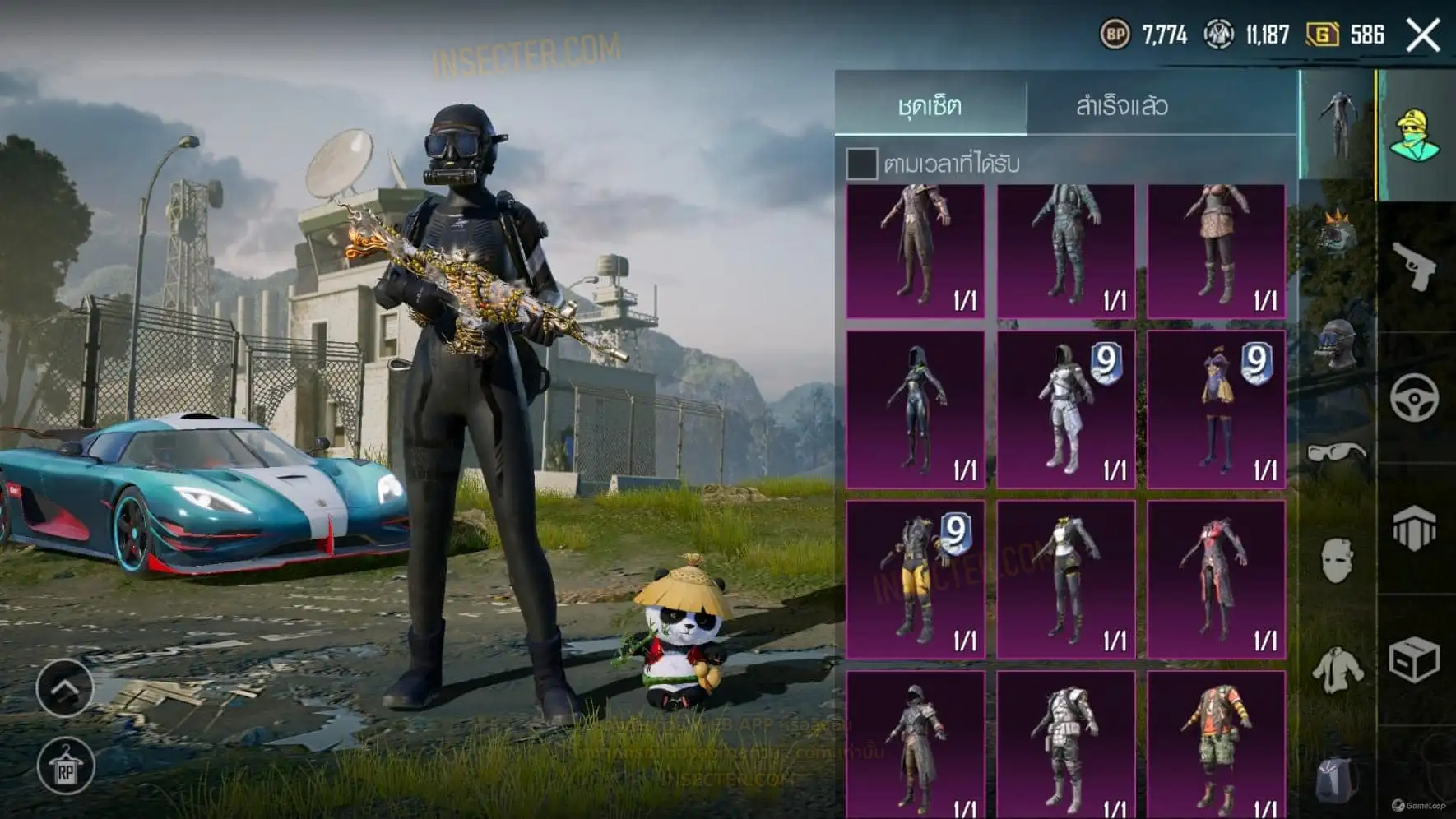Show the parachute skins category
1456x819 pixels.
(1414, 528)
